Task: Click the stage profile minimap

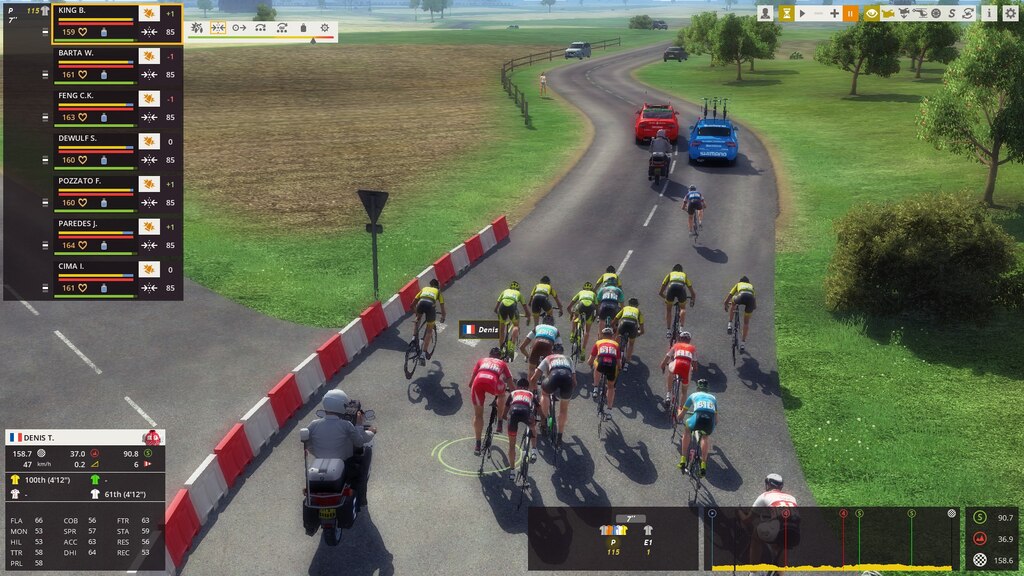Action: coord(830,540)
